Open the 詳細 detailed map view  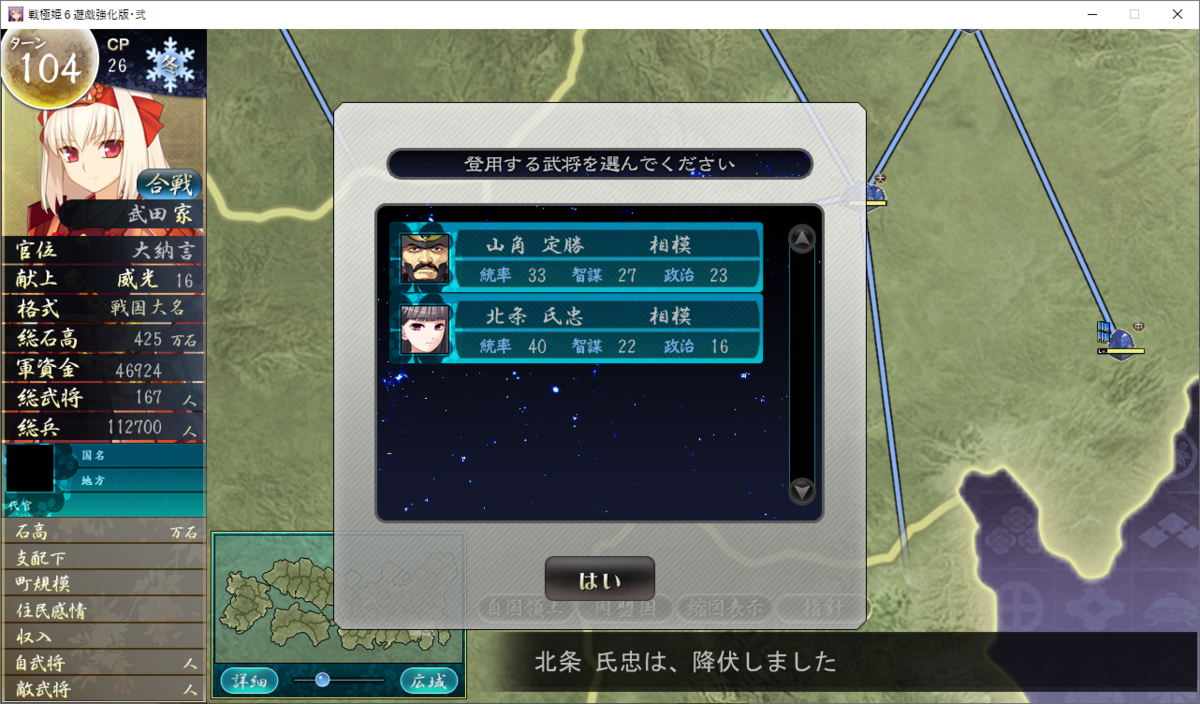tap(249, 681)
